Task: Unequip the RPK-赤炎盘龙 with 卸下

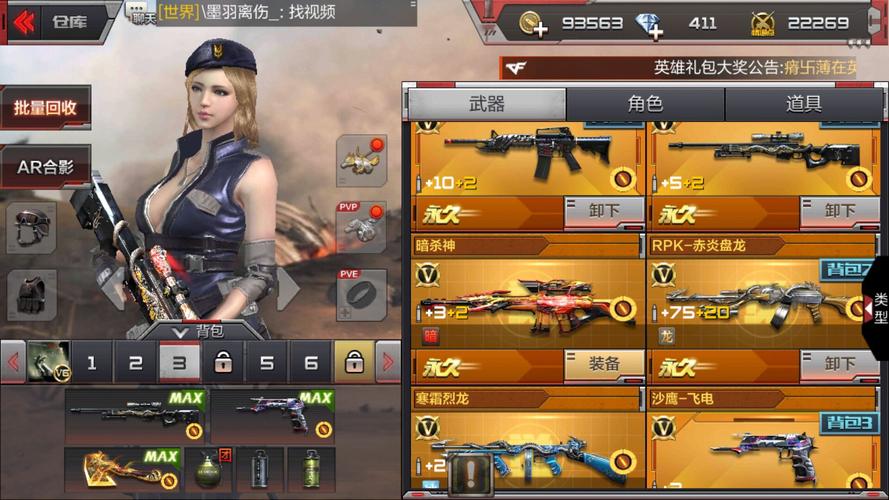Action: (x=839, y=366)
